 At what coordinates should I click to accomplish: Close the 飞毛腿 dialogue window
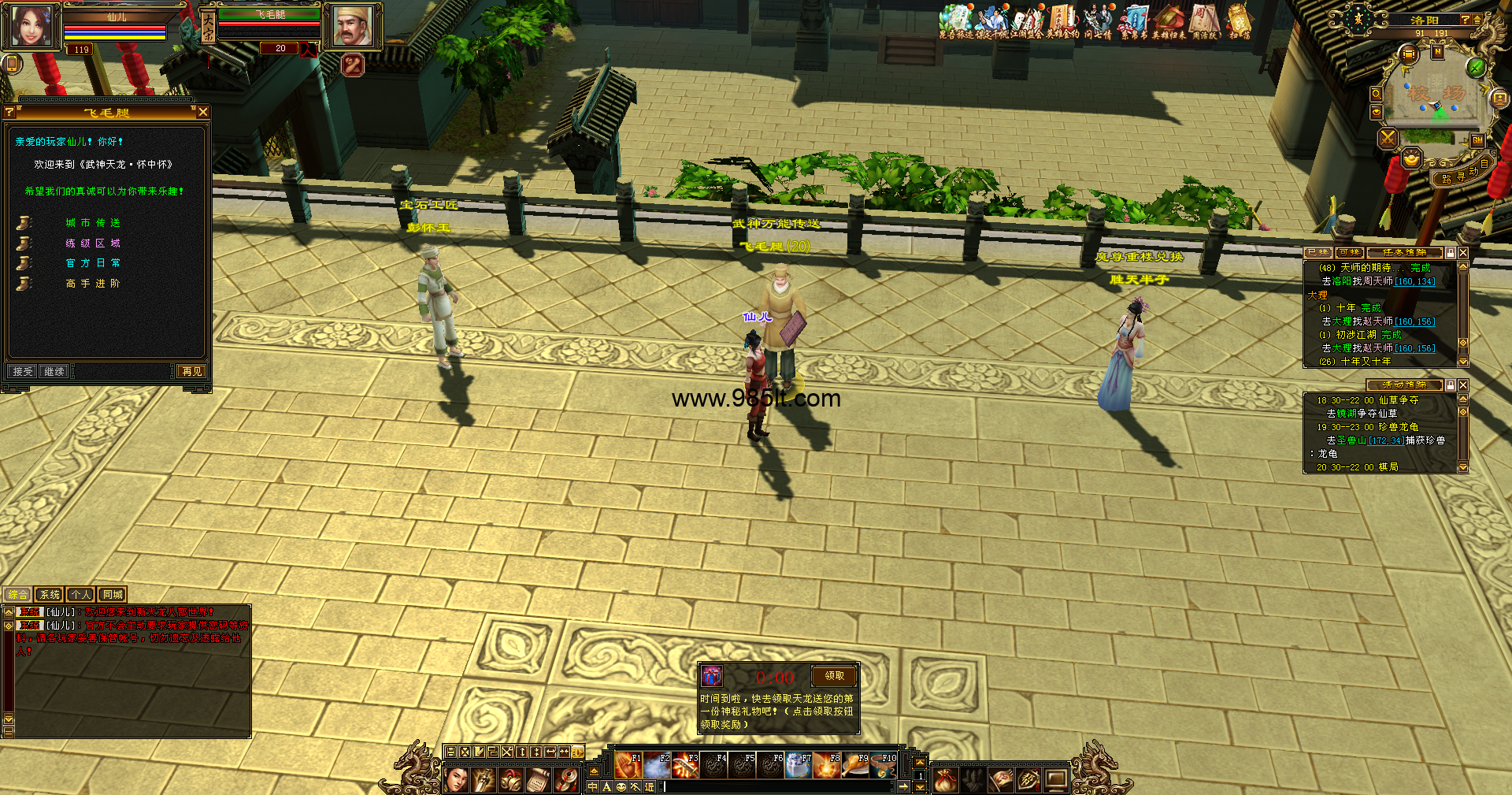click(203, 113)
